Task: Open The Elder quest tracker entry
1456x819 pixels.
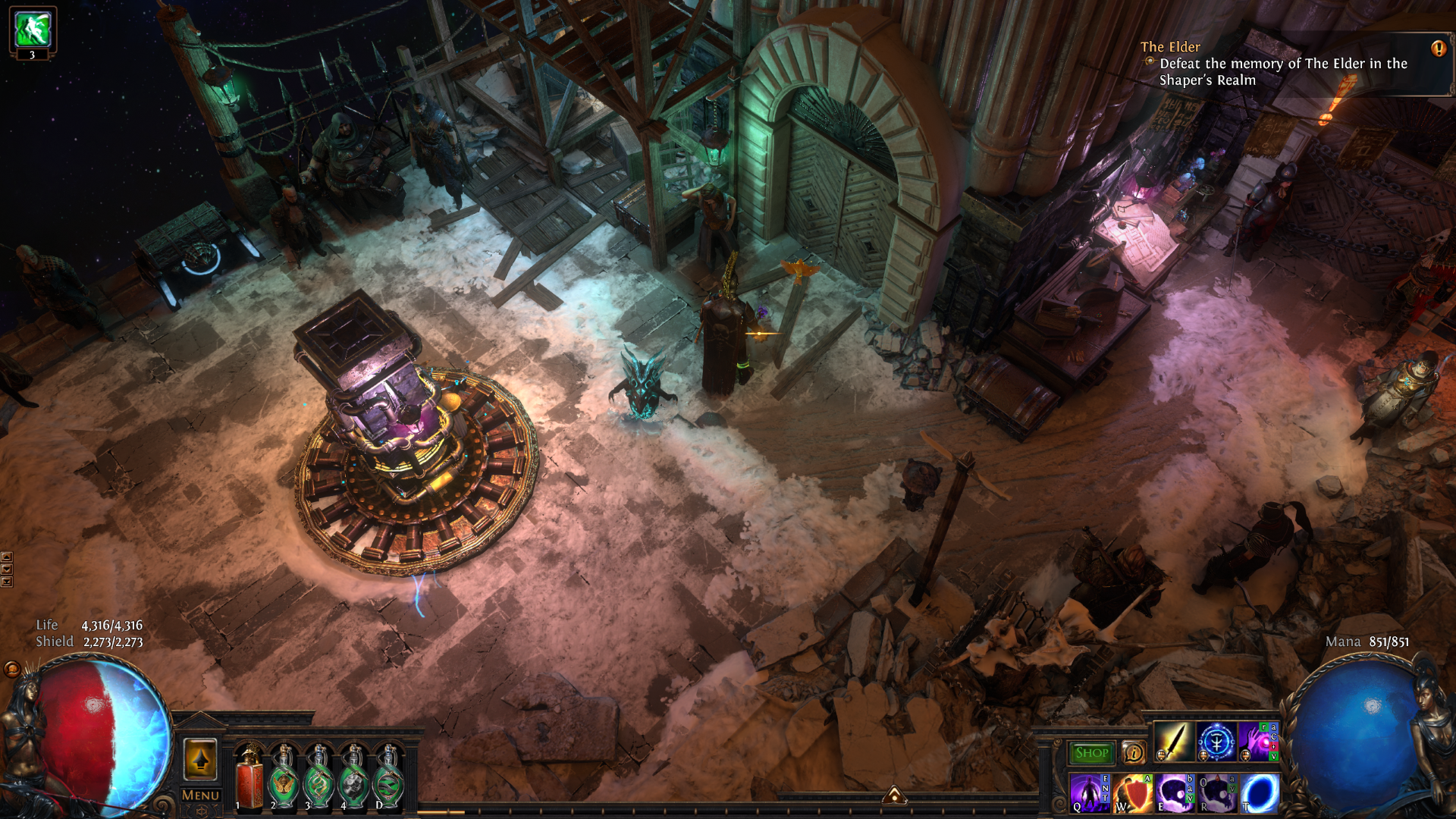Action: coord(1170,47)
